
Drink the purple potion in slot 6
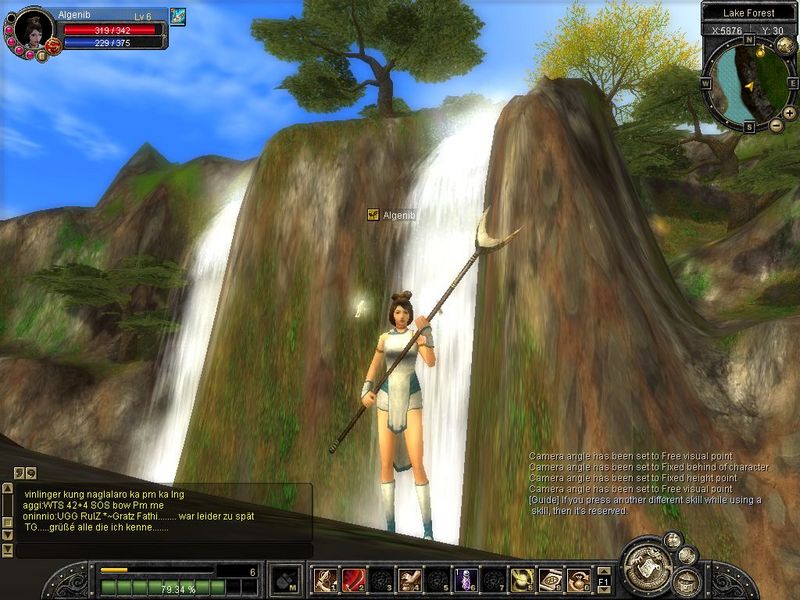[x=465, y=579]
